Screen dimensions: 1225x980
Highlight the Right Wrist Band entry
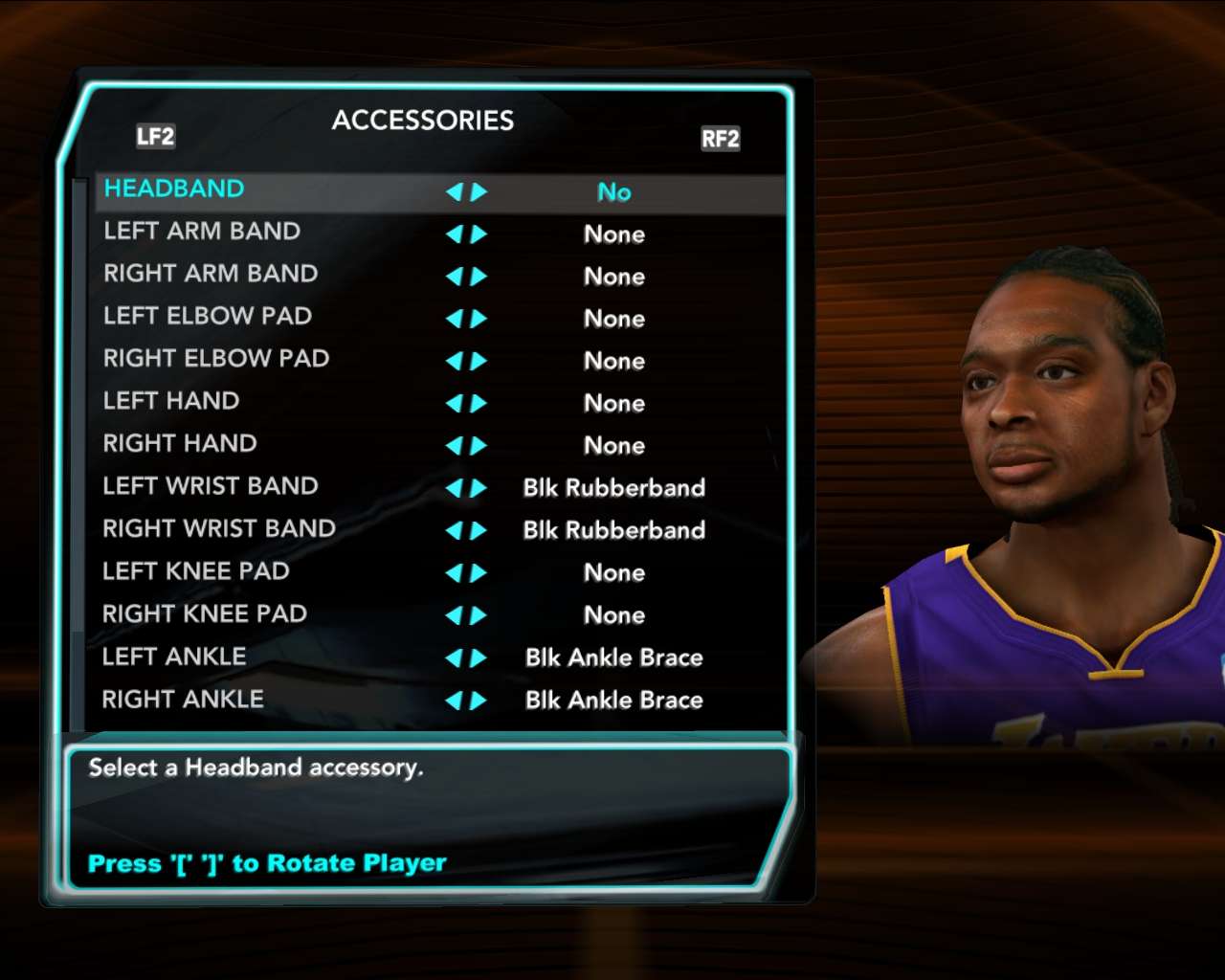(x=219, y=529)
